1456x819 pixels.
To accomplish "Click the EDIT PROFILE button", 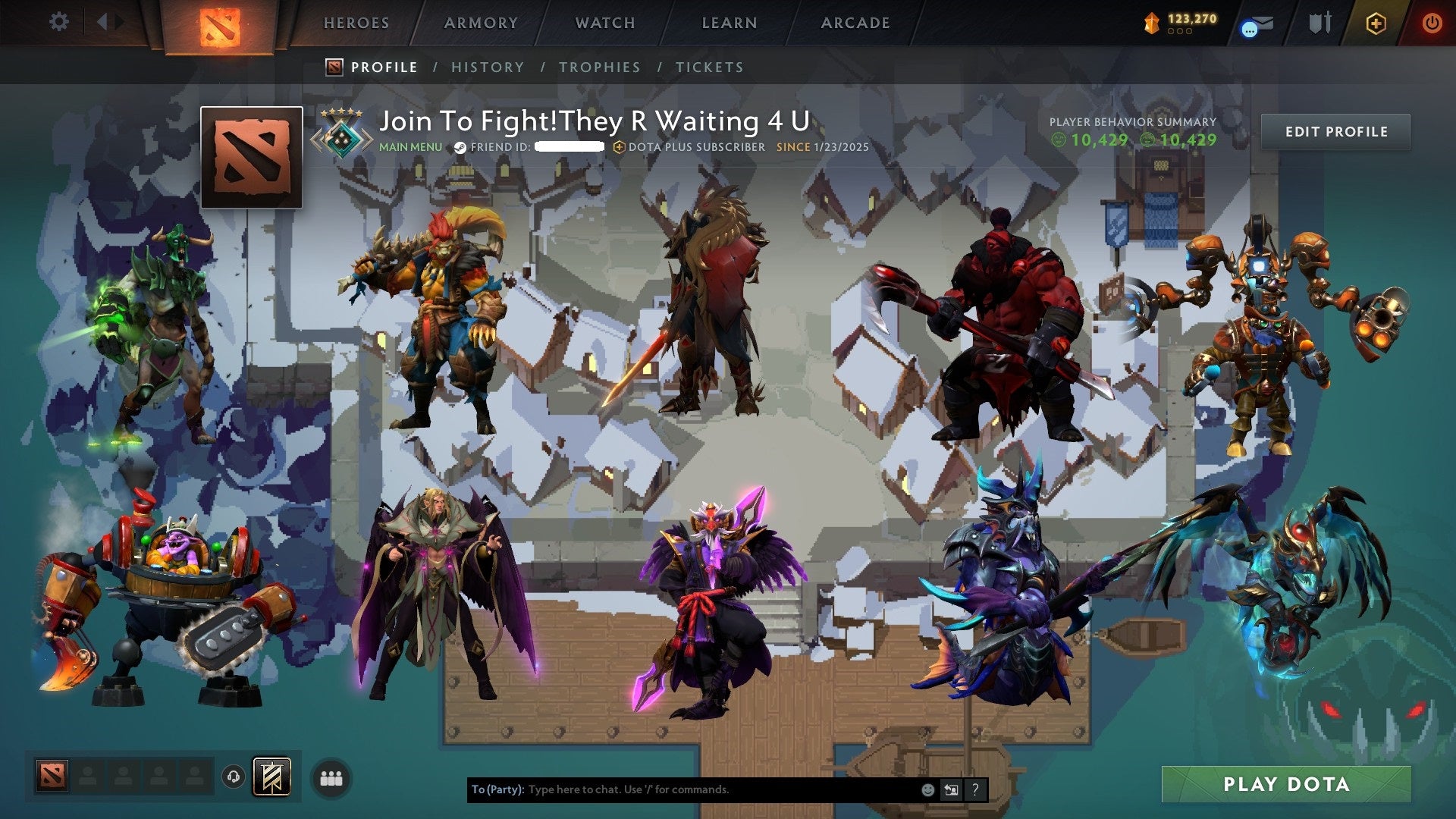I will (x=1335, y=131).
